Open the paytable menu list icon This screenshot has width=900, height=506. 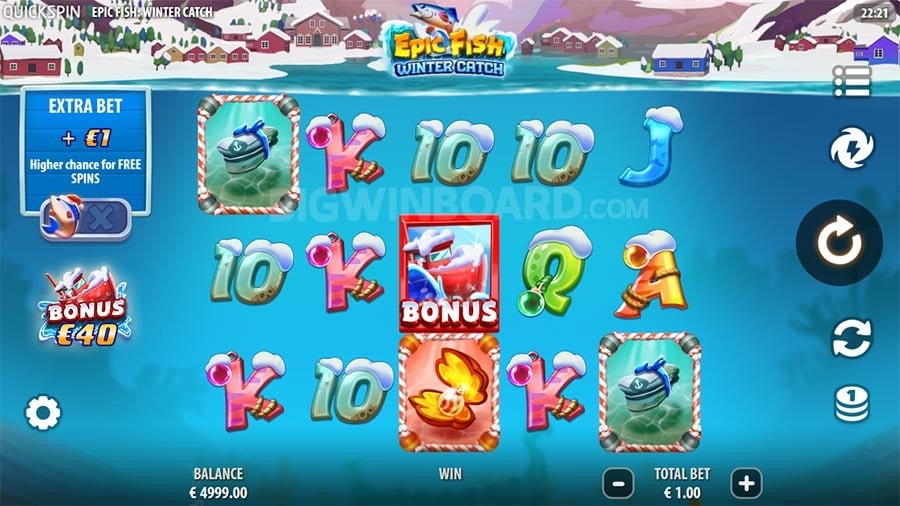coord(851,81)
